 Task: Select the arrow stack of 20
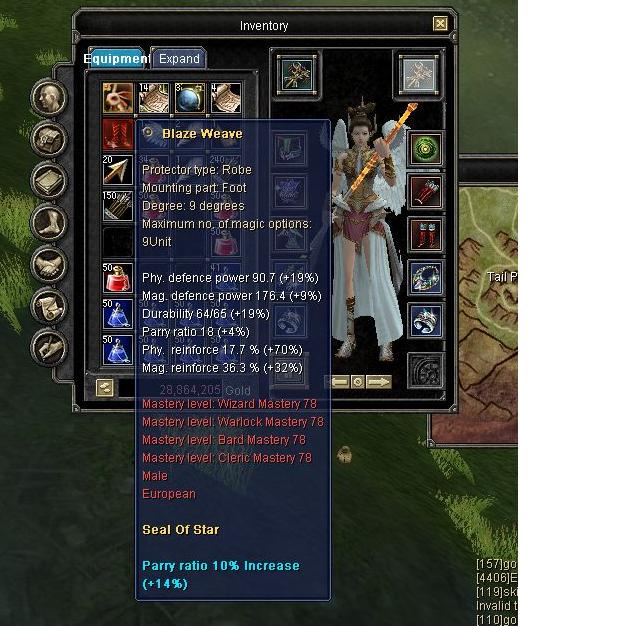coord(118,169)
